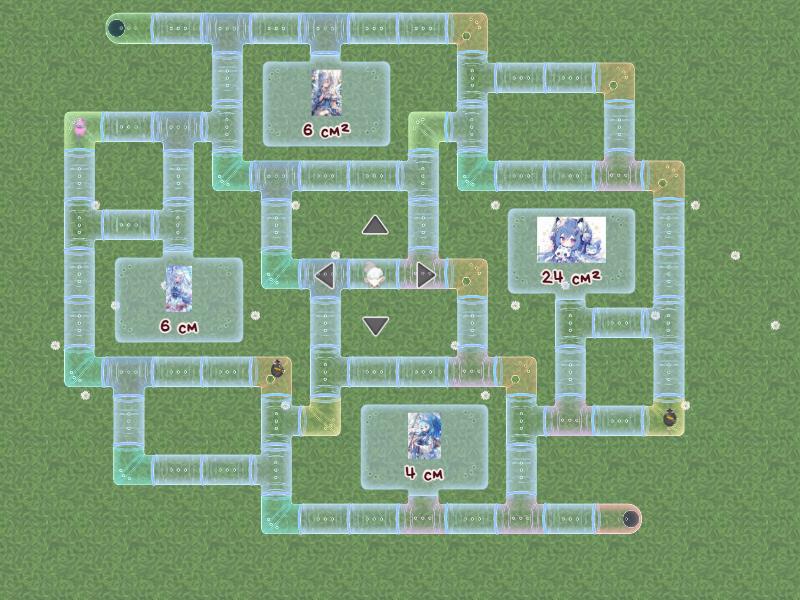
Task: Select the 4 cm answer card
Action: (424, 447)
